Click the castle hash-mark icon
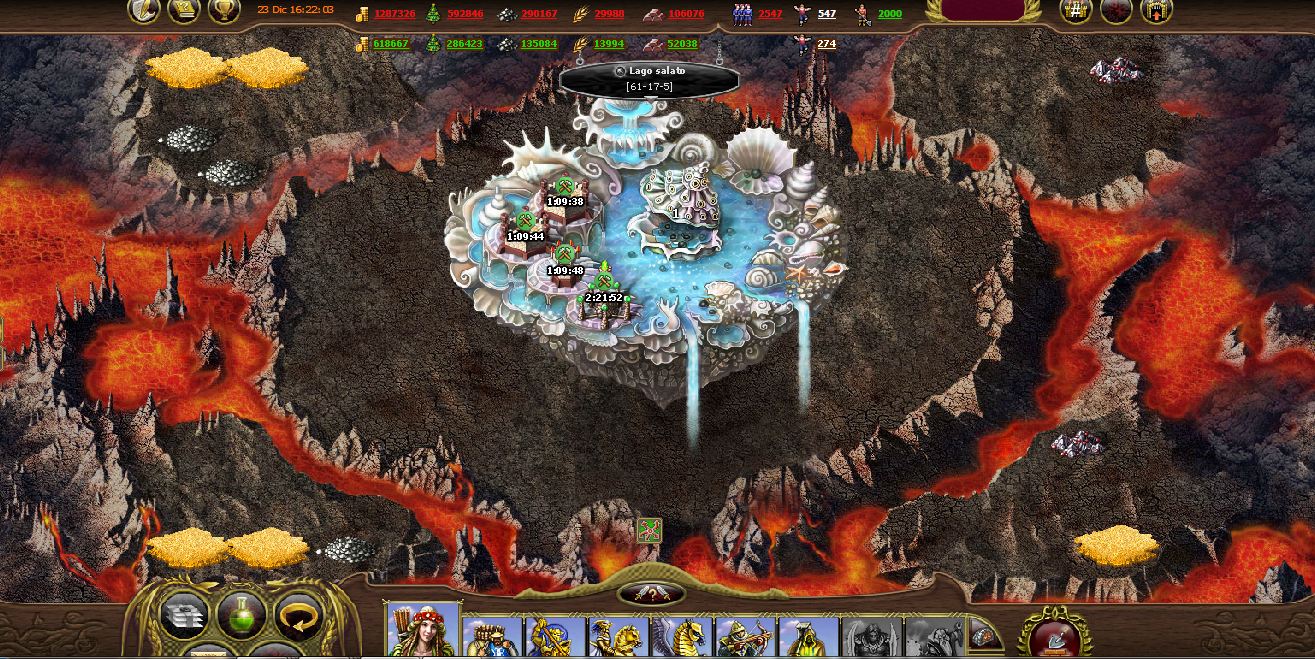This screenshot has height=659, width=1315. (x=1076, y=11)
